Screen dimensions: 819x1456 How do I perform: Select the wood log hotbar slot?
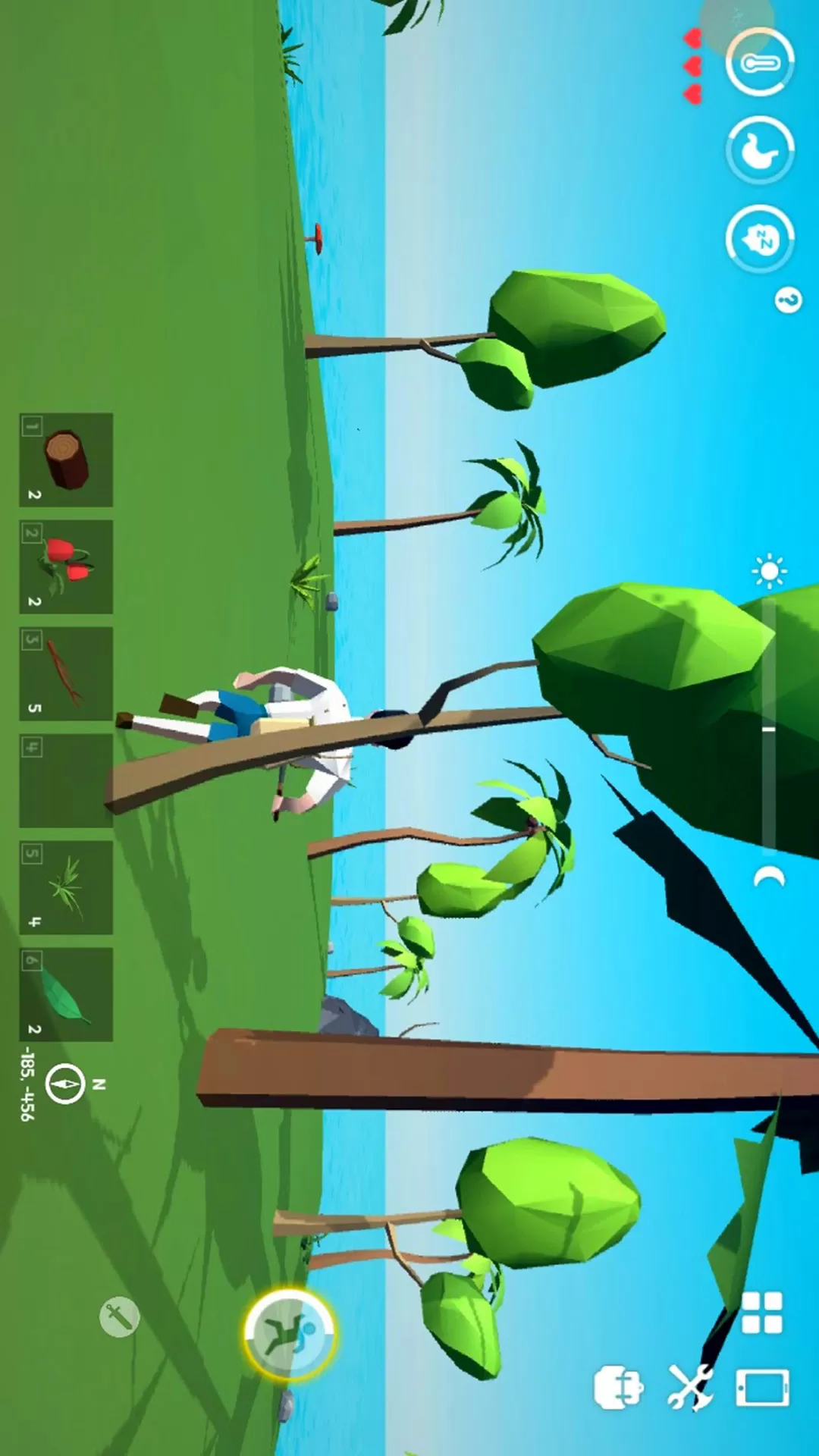66,460
